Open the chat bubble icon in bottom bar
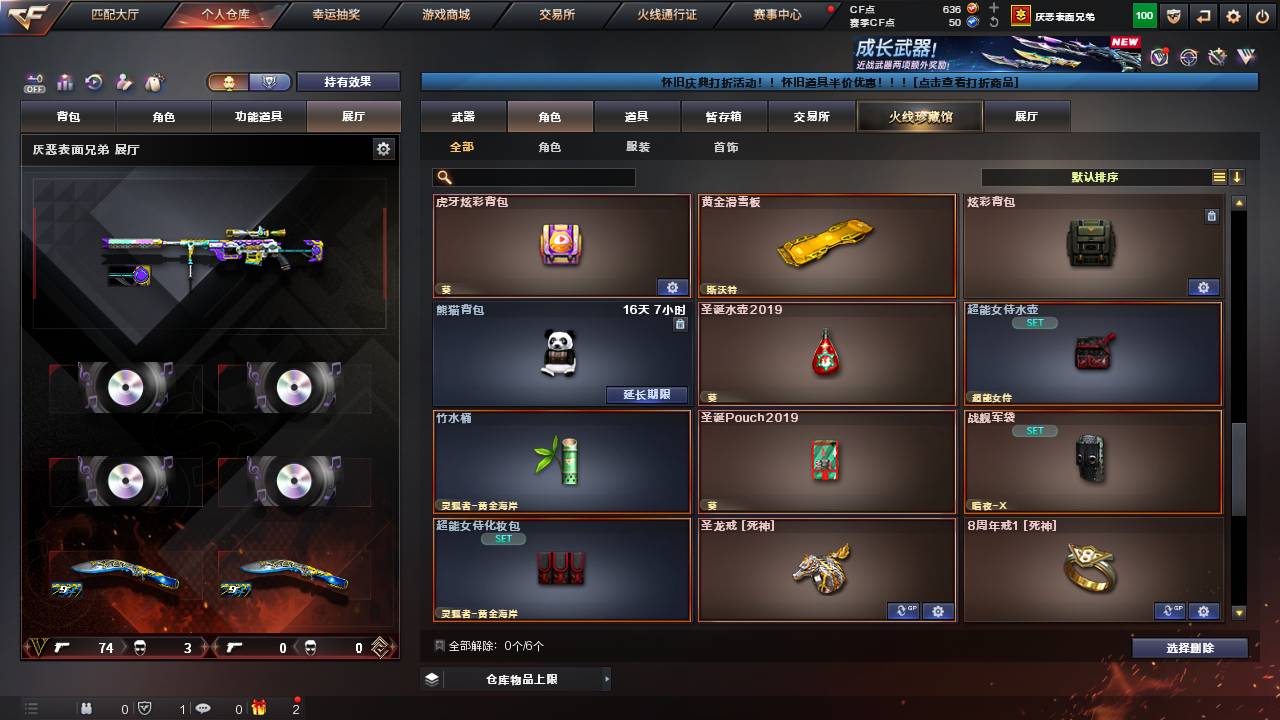The height and width of the screenshot is (720, 1280). pos(205,708)
